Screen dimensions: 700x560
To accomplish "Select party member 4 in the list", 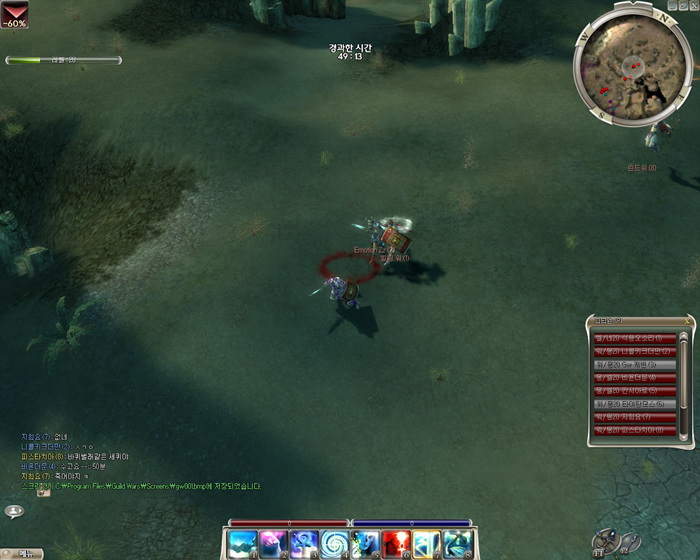I will click(635, 378).
